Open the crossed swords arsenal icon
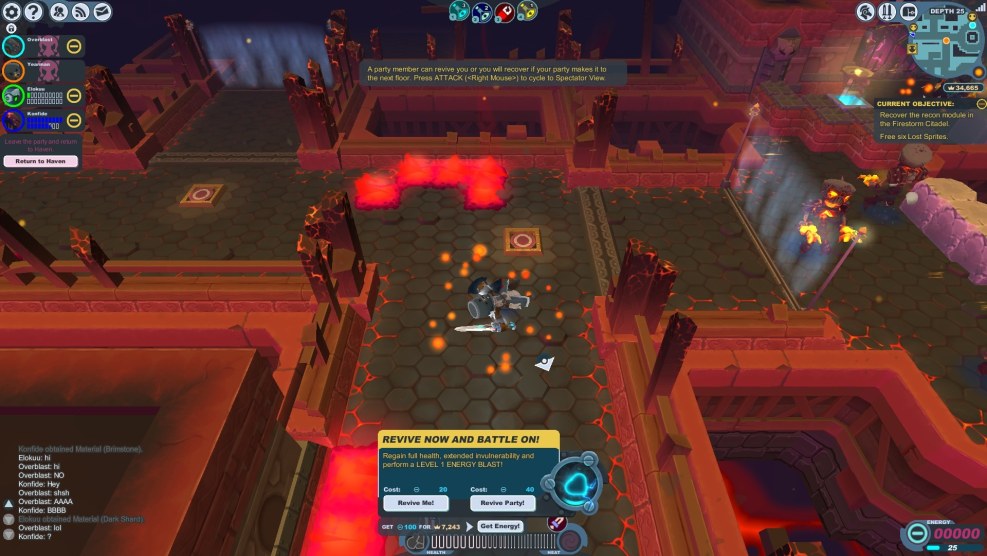Viewport: 987px width, 556px height. [887, 12]
